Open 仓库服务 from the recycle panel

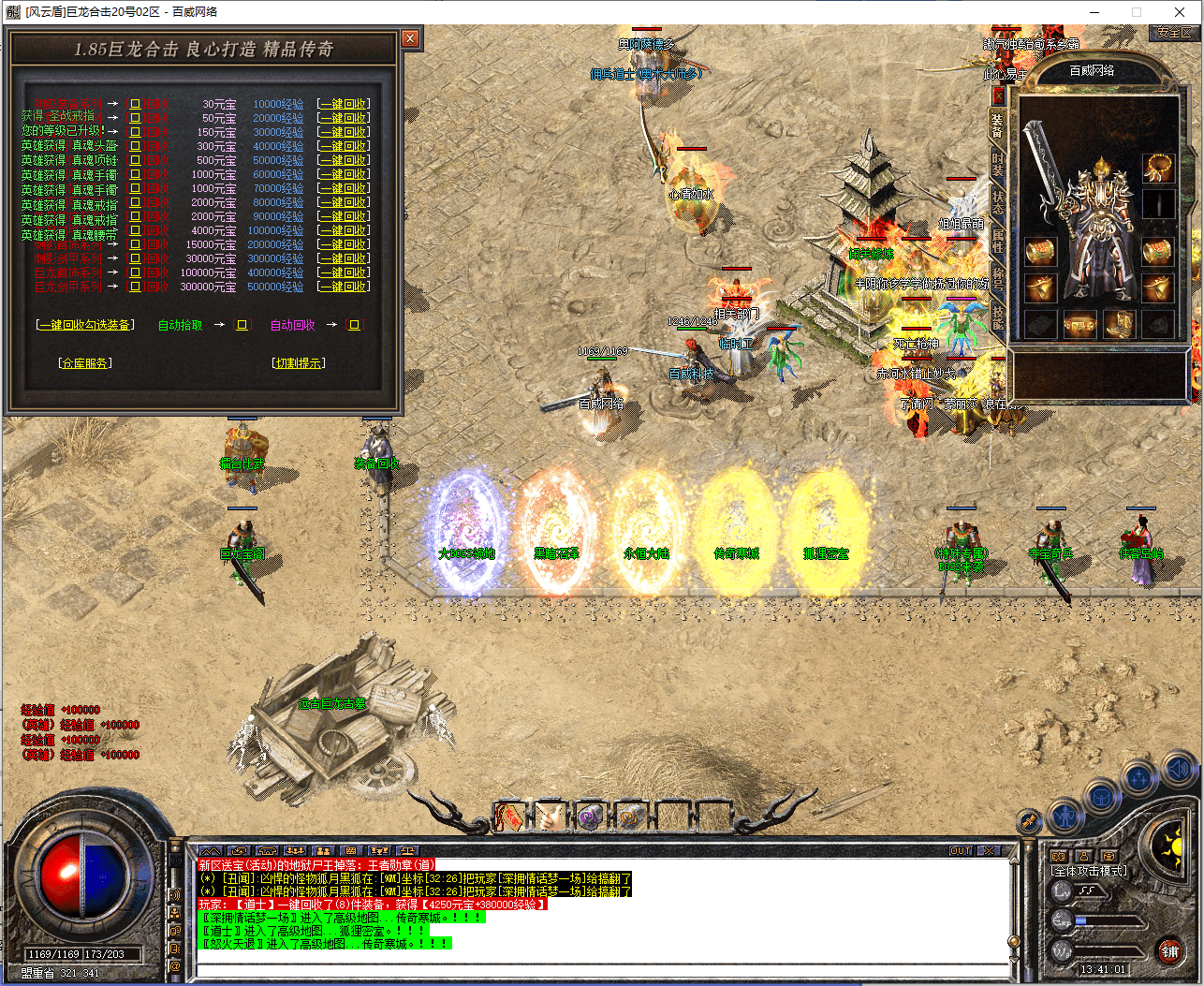tap(85, 363)
